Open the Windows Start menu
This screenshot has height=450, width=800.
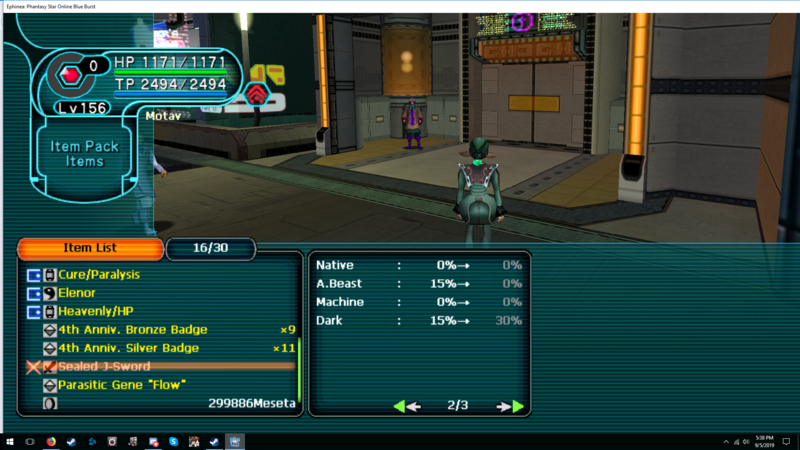9,441
